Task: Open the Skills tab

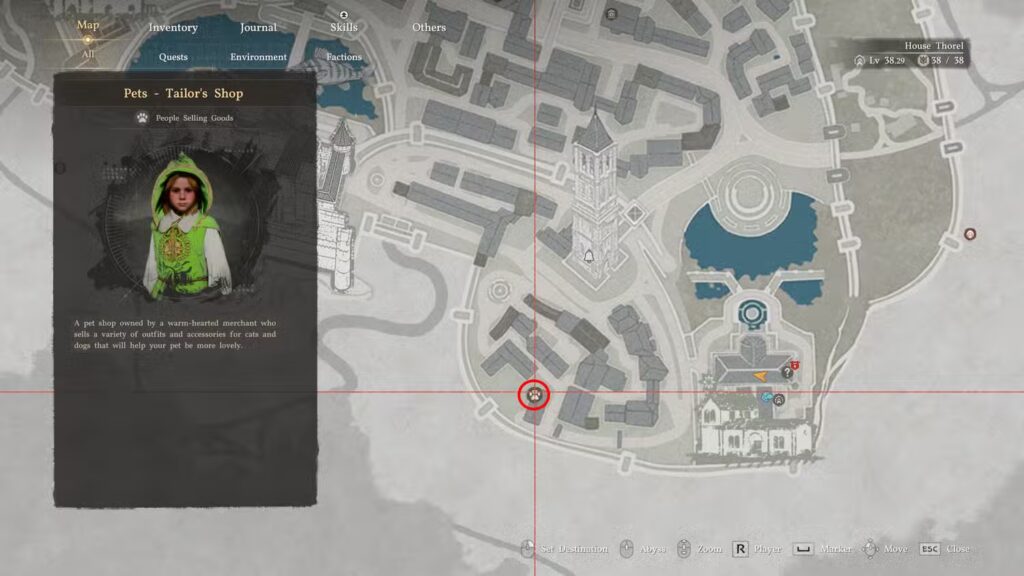Action: [344, 27]
